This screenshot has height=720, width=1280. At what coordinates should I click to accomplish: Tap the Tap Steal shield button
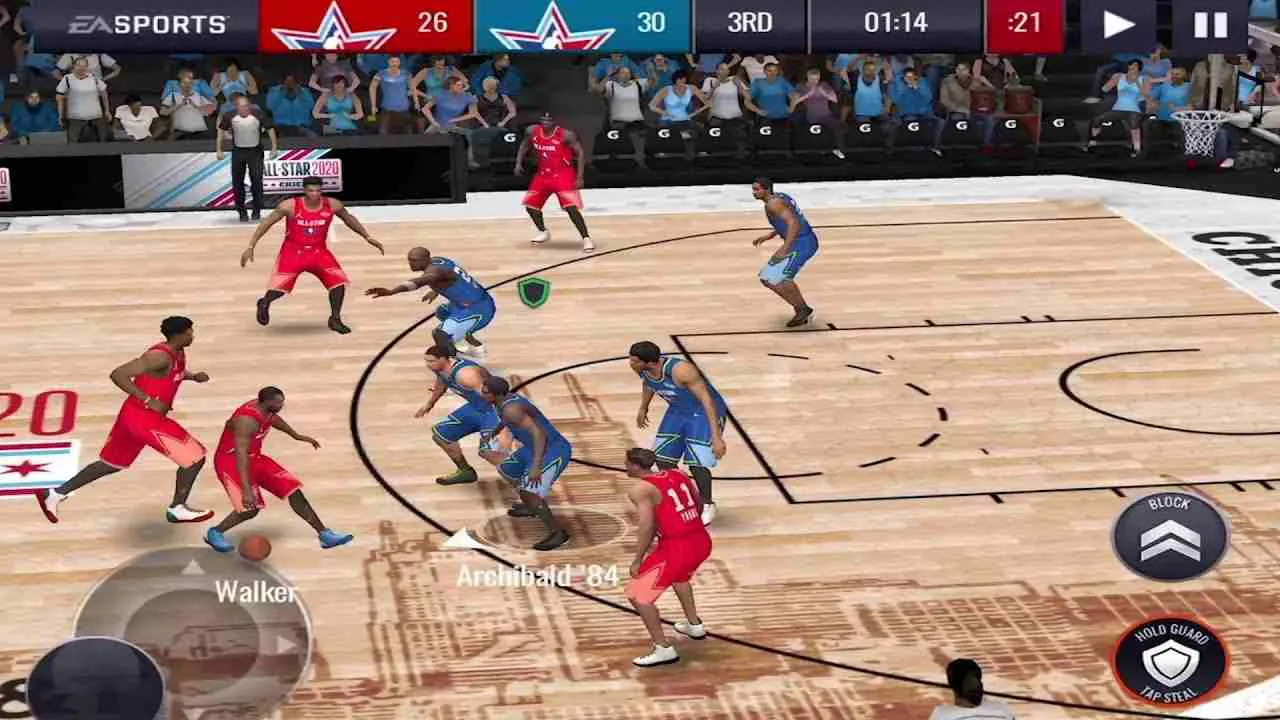coord(1169,660)
